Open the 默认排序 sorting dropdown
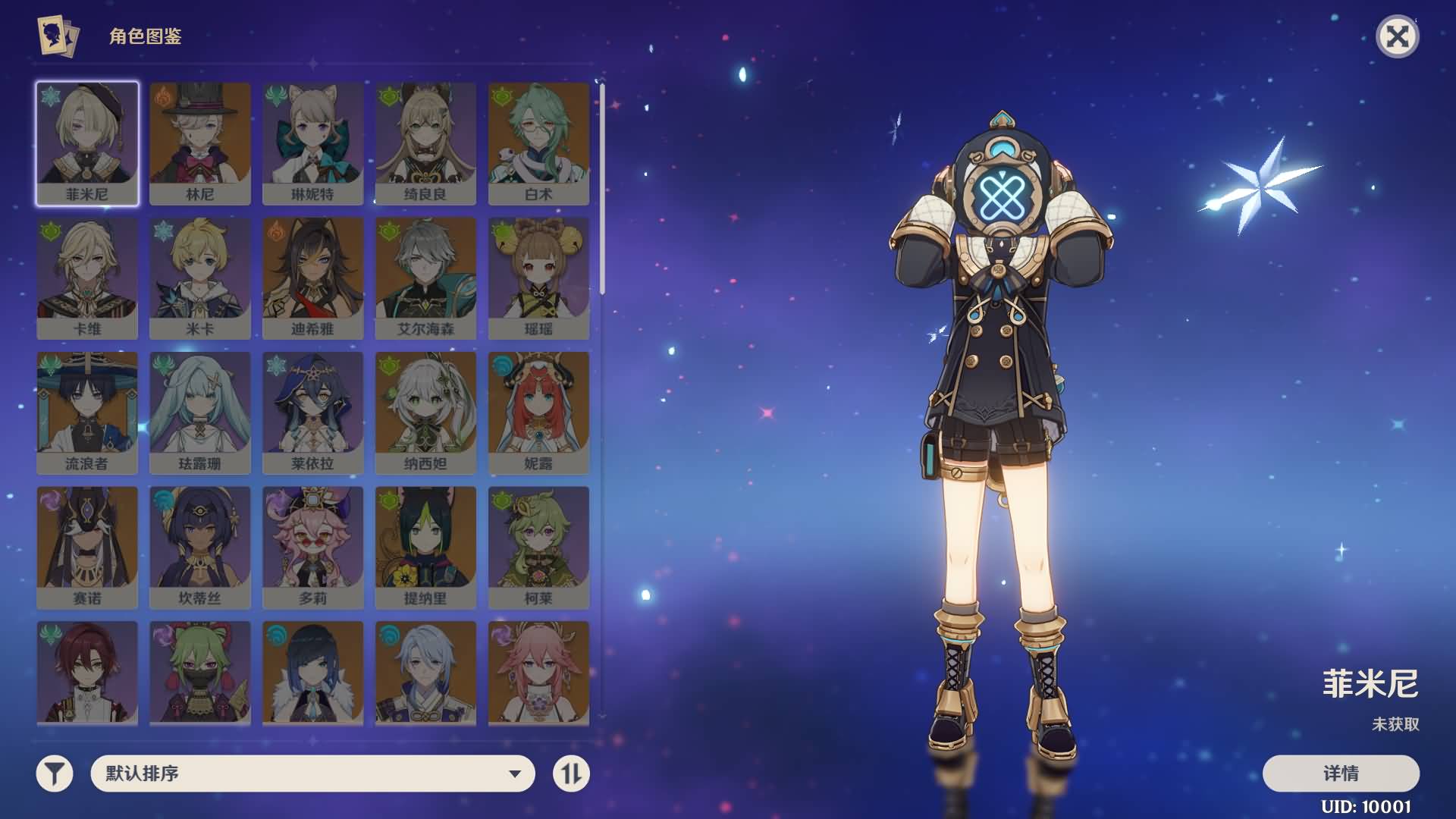Viewport: 1456px width, 819px height. [303, 774]
